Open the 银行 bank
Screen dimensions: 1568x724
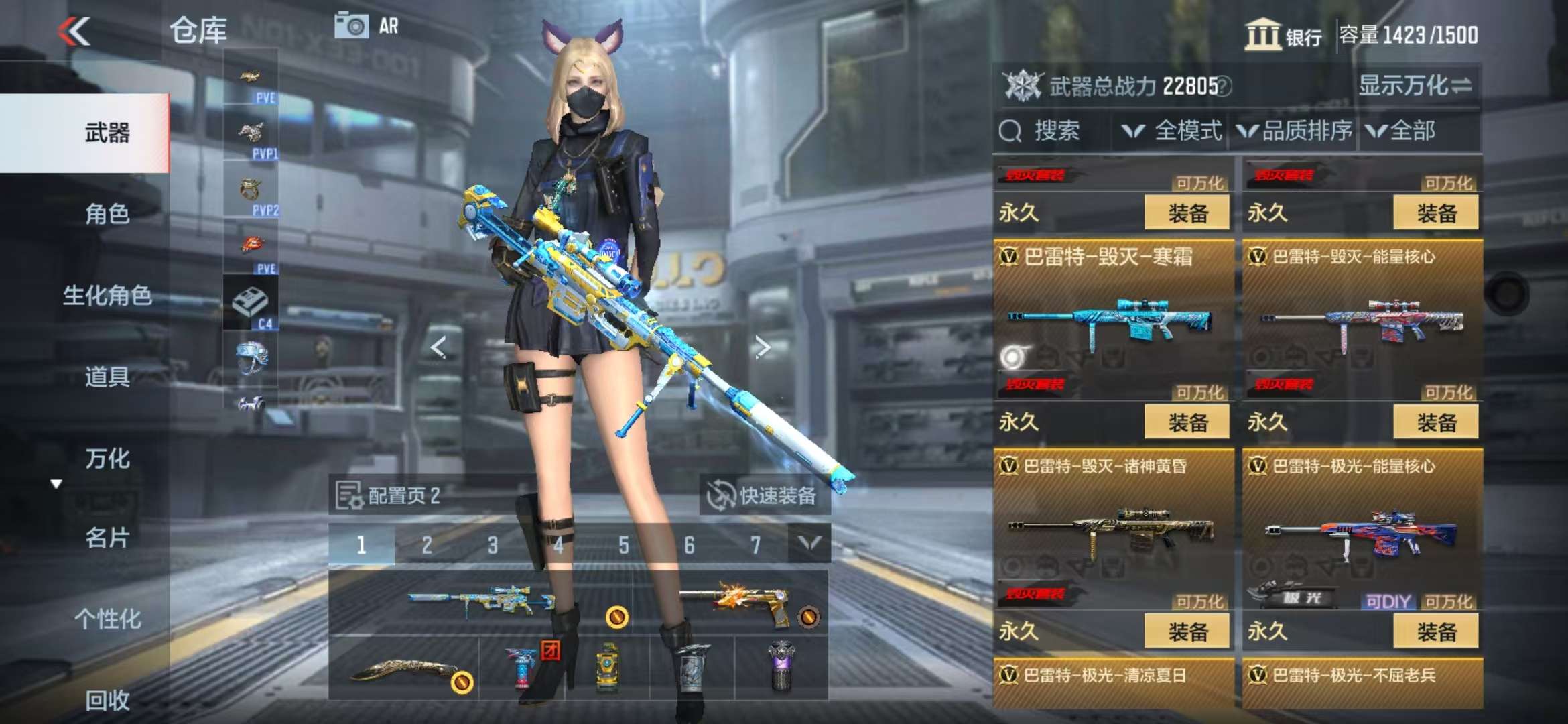[x=1283, y=35]
